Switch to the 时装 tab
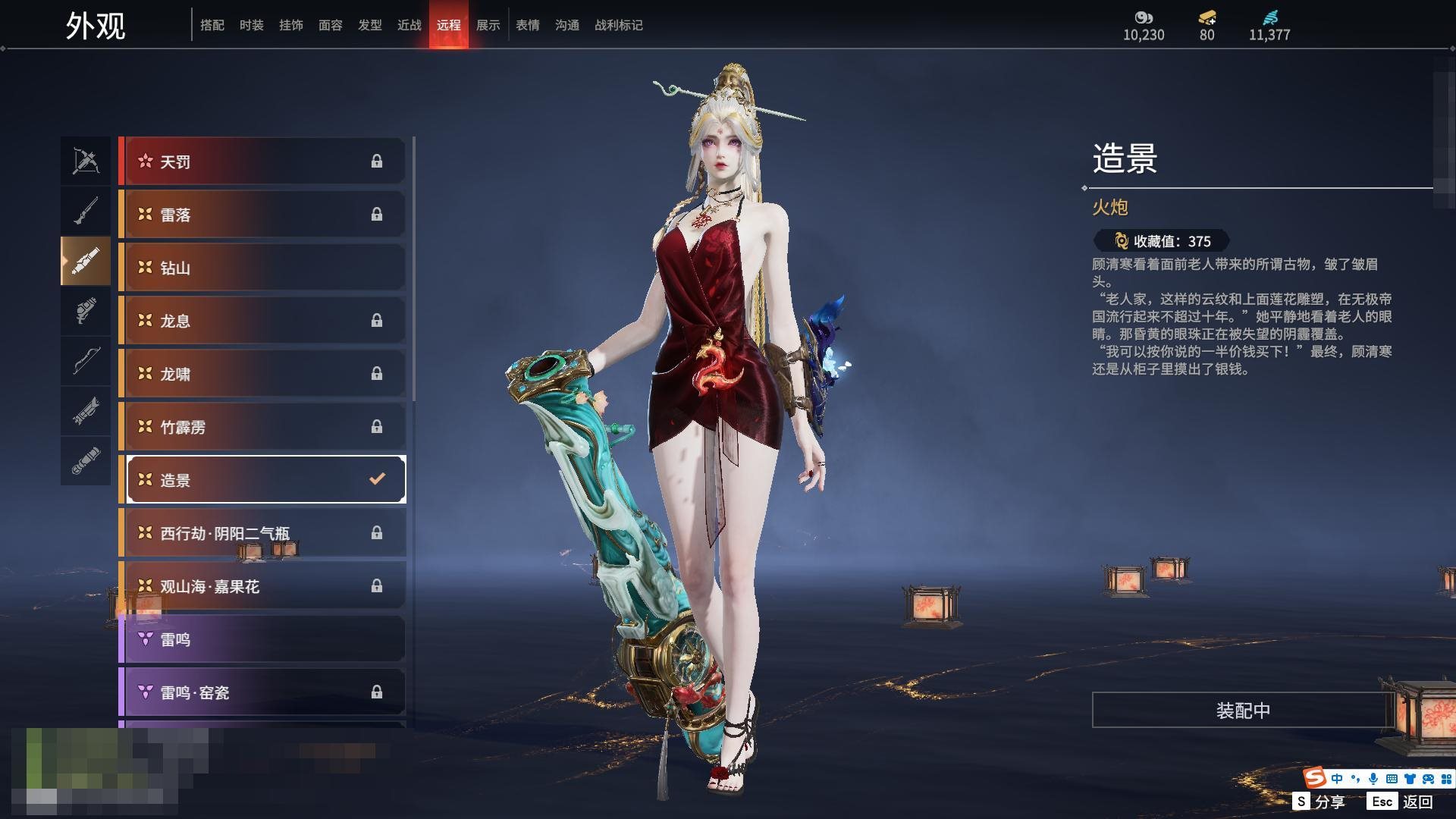Image resolution: width=1456 pixels, height=819 pixels. pos(251,25)
